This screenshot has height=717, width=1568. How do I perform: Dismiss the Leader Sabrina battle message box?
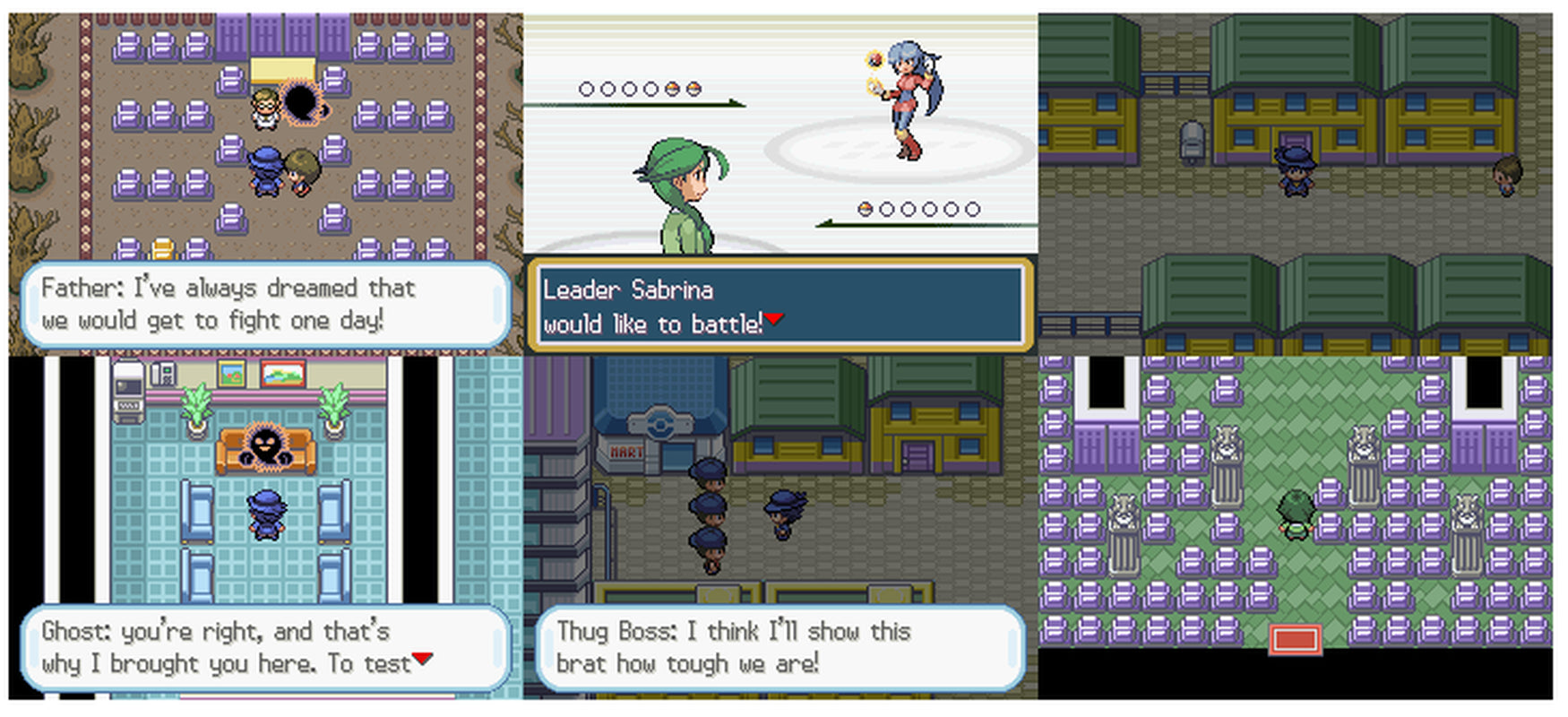(x=780, y=306)
